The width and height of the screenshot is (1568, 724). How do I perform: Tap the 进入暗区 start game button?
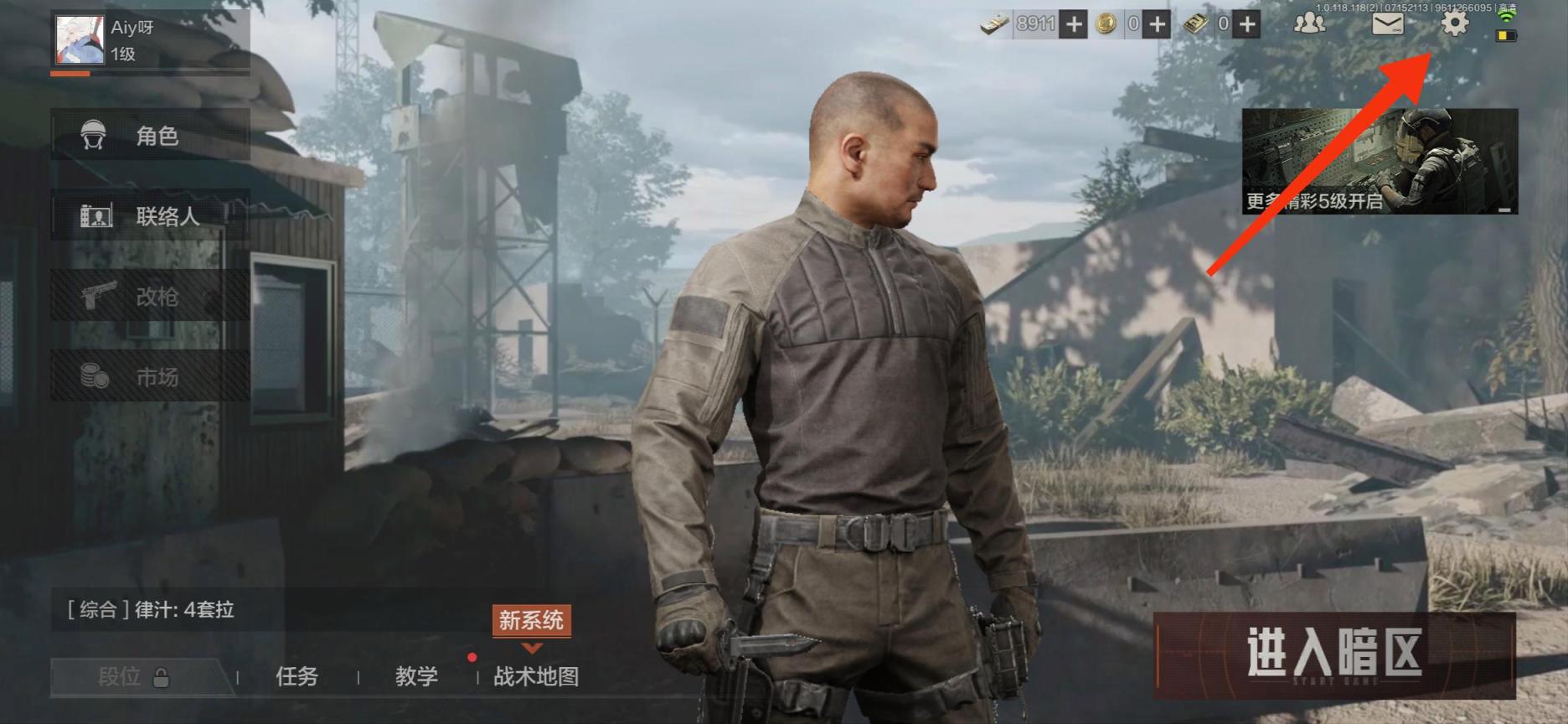click(1334, 655)
